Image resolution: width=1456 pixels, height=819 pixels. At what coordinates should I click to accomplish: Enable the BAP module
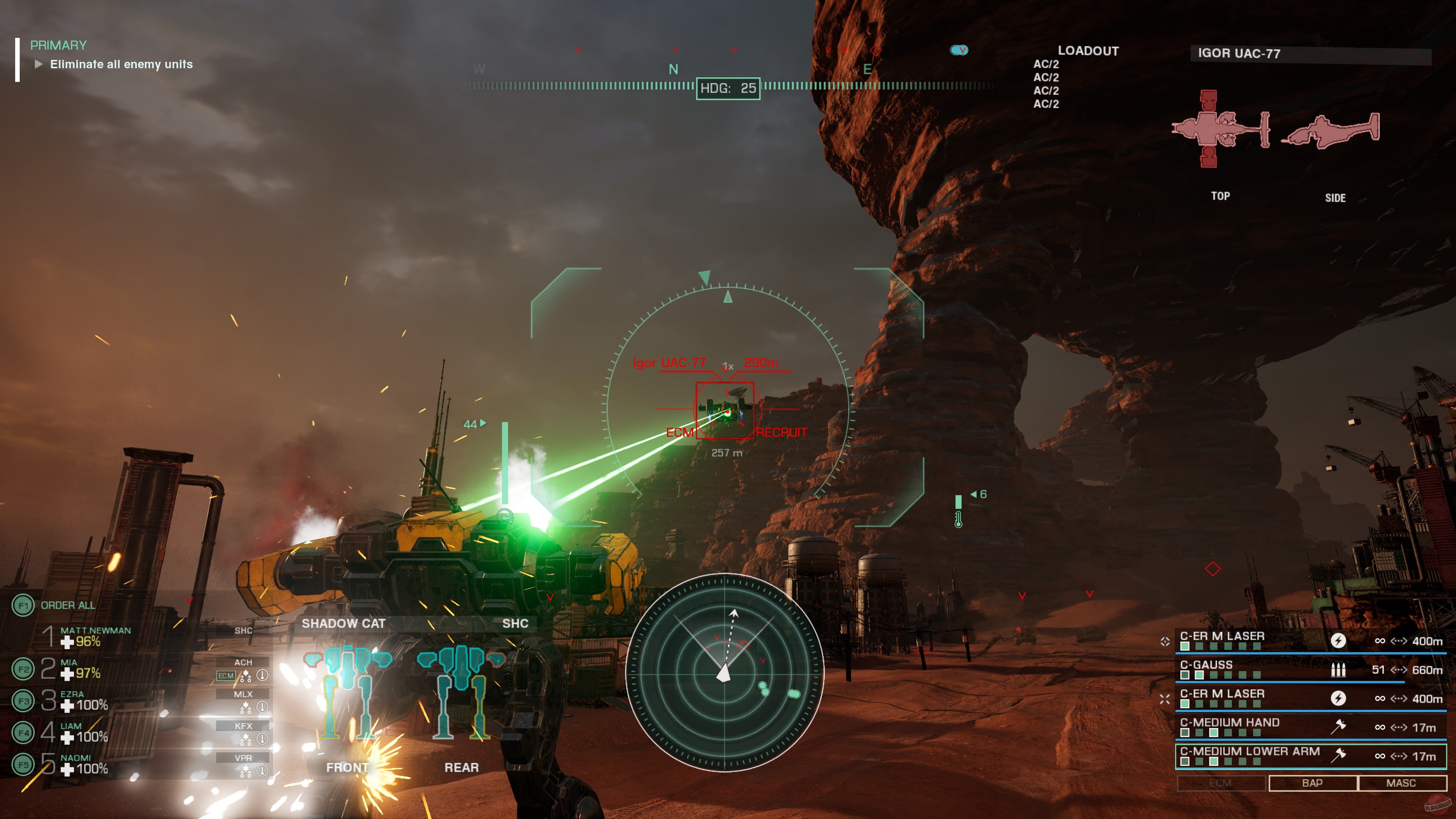pos(1312,783)
